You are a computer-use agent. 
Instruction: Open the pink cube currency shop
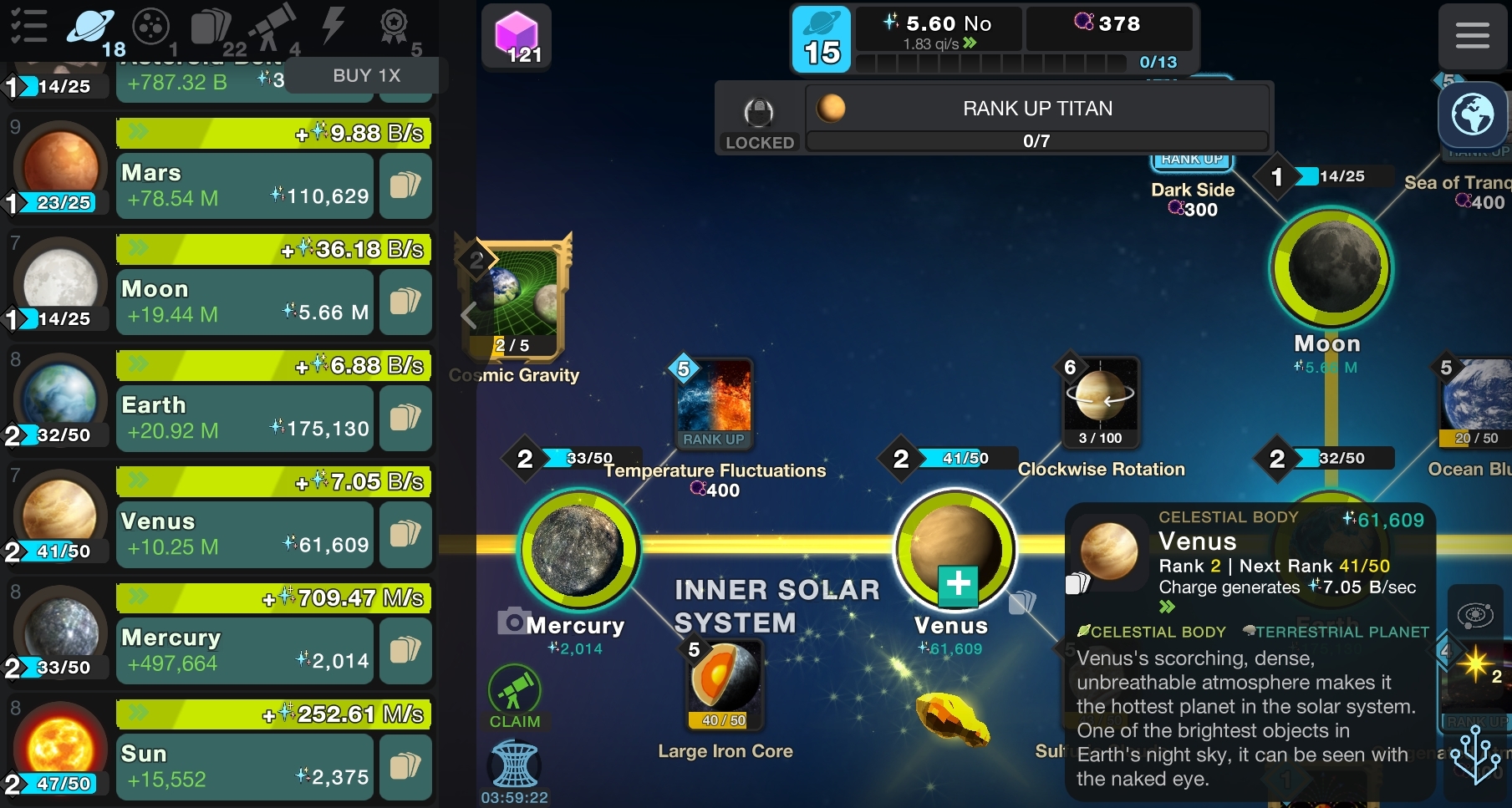(x=517, y=37)
